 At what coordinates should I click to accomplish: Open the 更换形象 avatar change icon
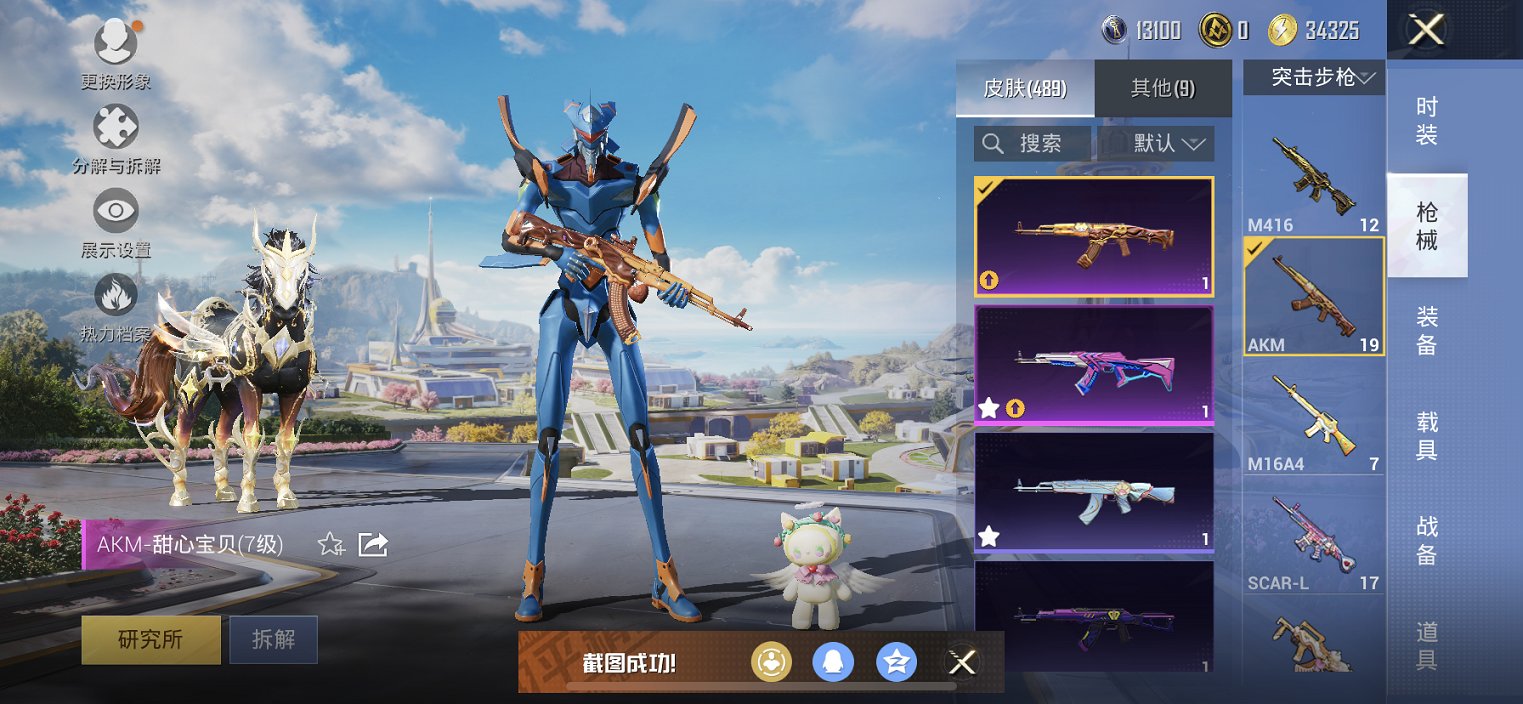(x=116, y=44)
